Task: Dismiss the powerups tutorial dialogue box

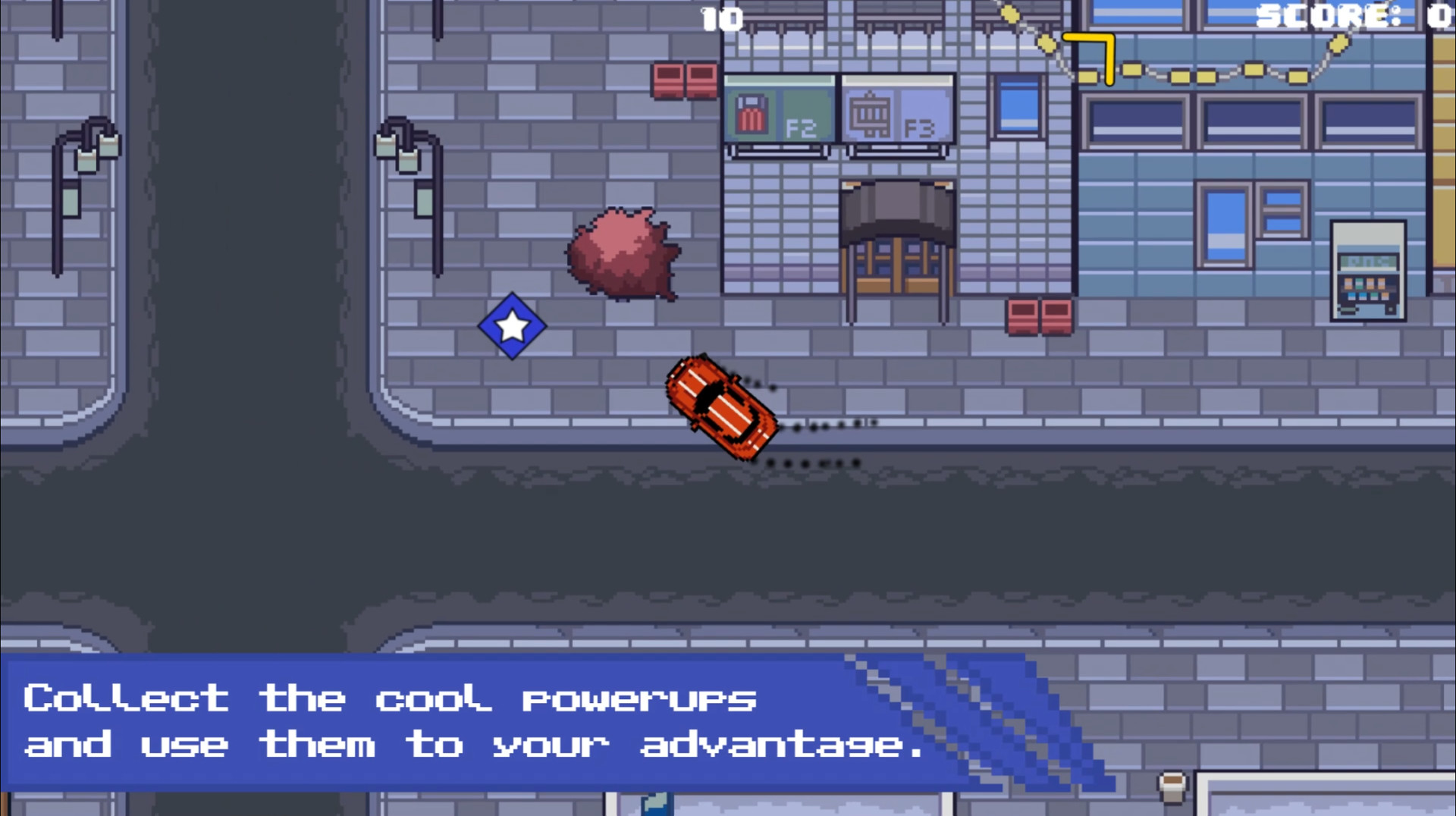Action: [x=470, y=720]
